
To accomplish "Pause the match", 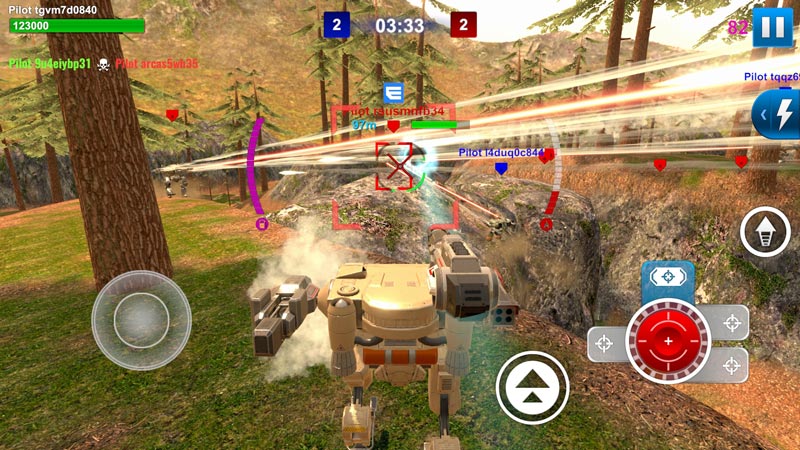I will (x=772, y=27).
